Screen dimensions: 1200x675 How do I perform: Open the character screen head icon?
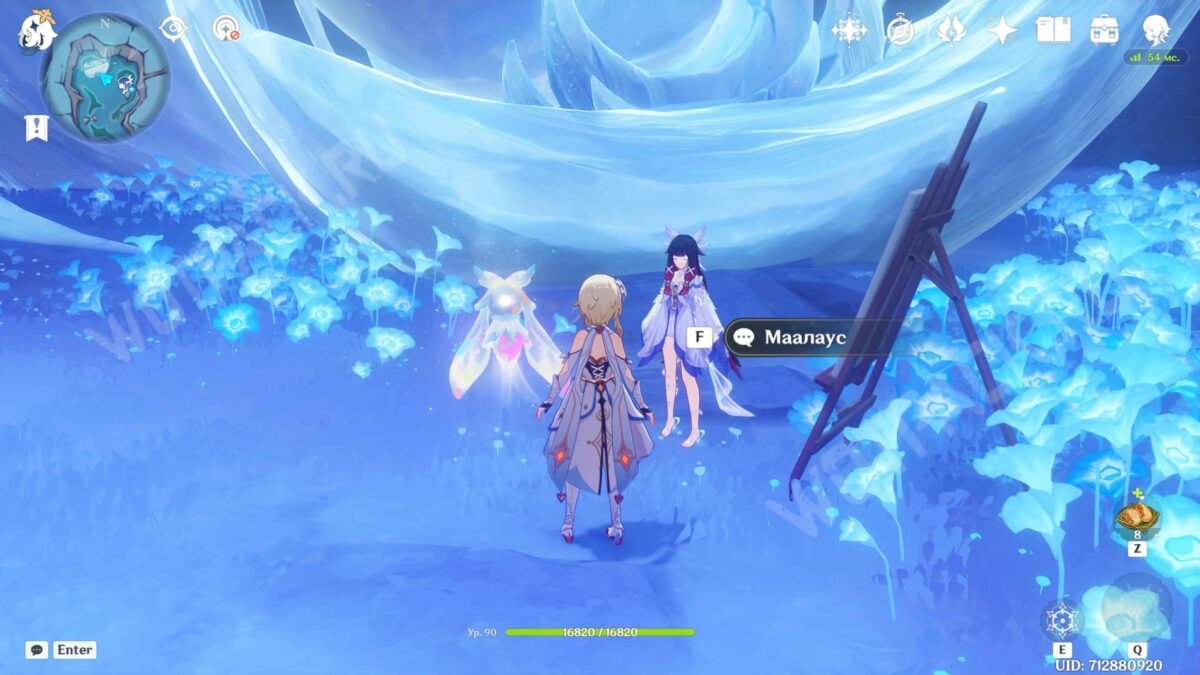tap(1156, 30)
